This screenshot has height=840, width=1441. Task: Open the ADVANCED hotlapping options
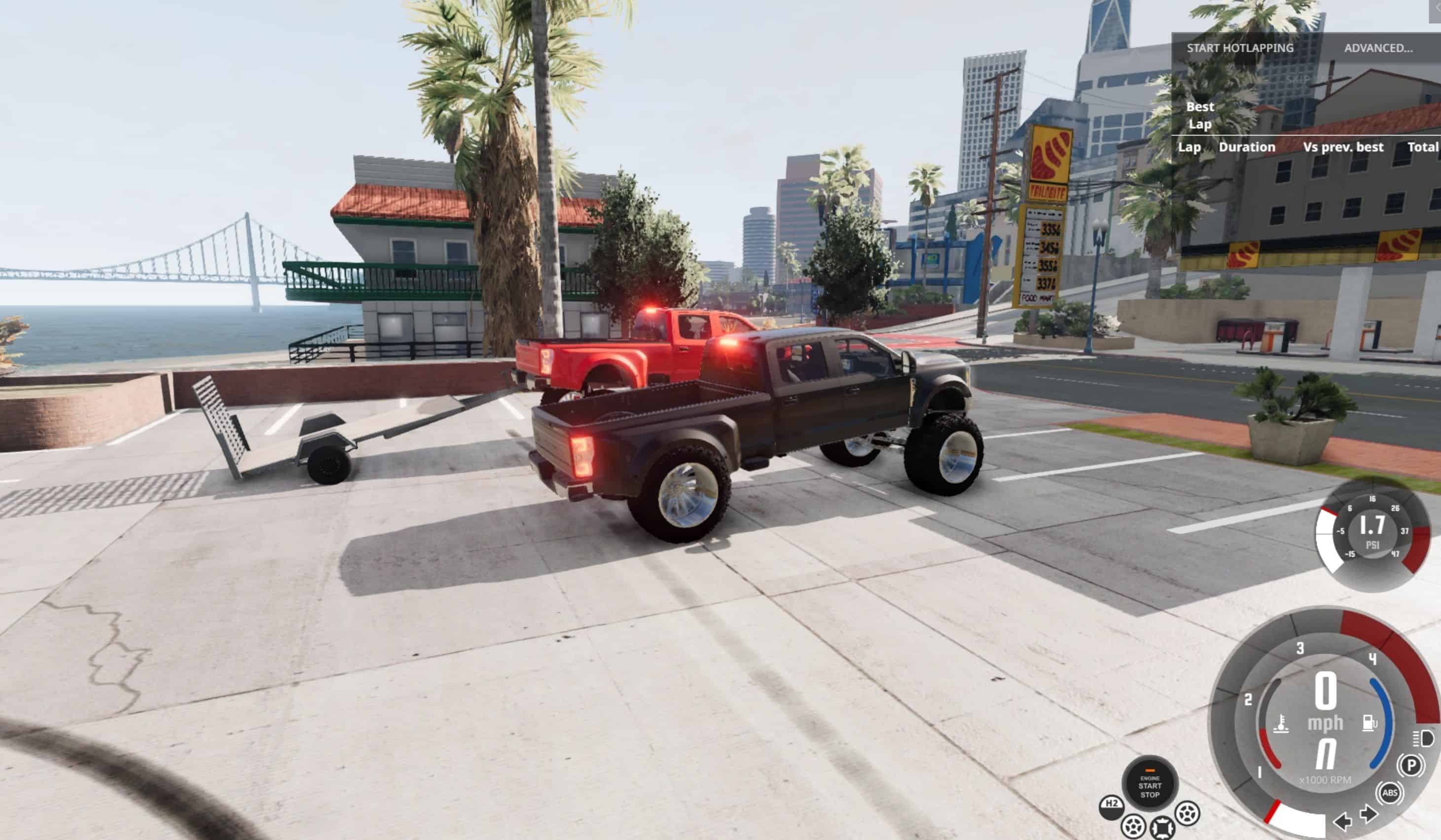click(x=1378, y=48)
